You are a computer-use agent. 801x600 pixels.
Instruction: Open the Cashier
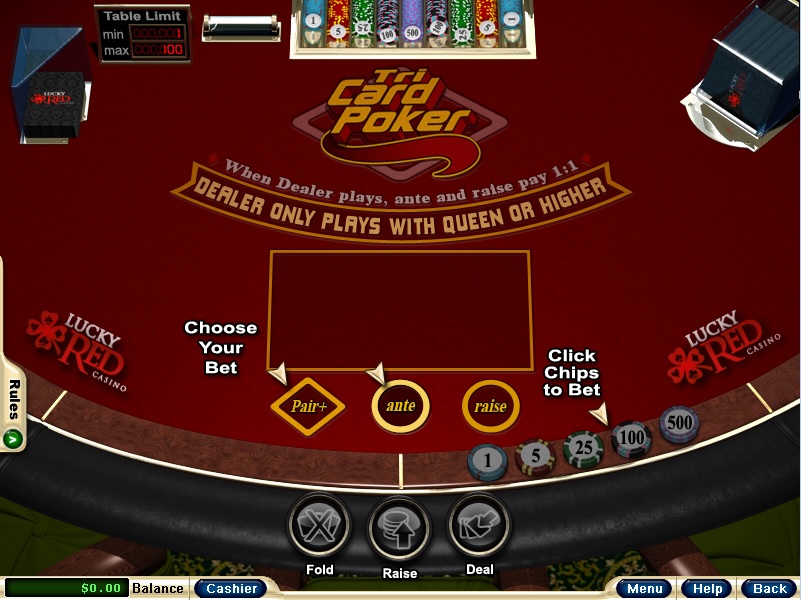click(x=231, y=589)
